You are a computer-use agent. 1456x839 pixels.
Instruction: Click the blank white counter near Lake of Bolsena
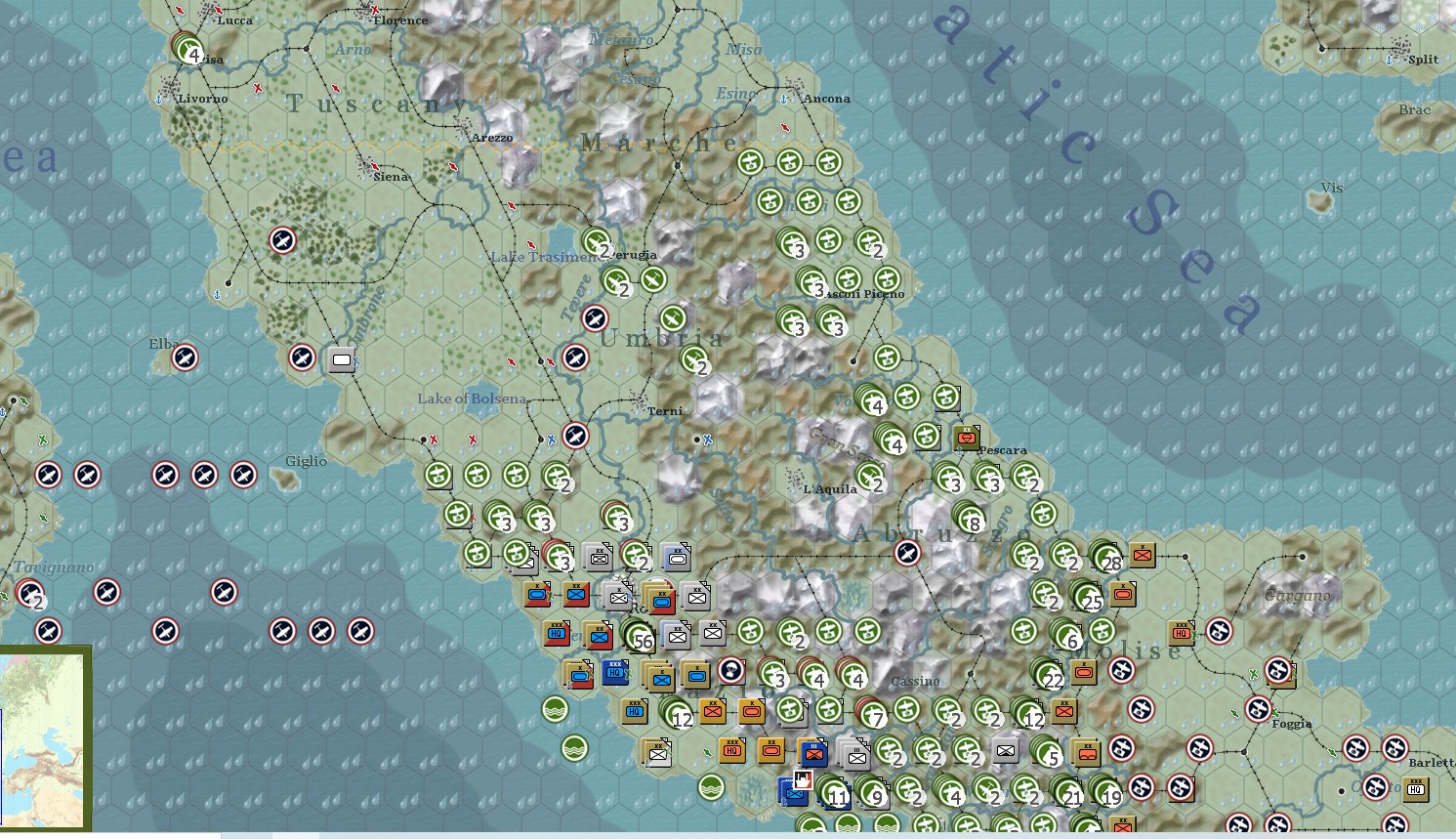tap(340, 359)
